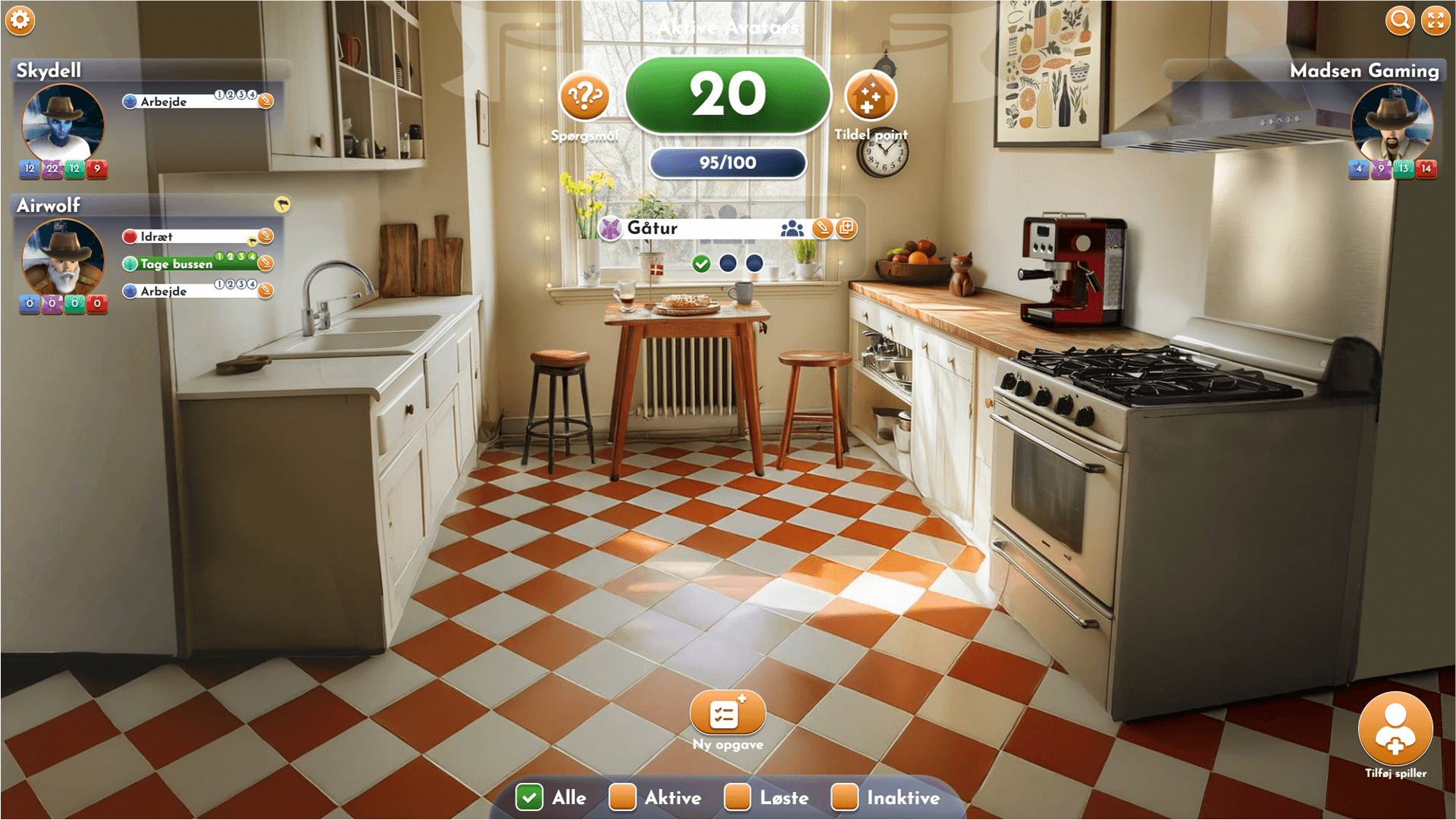
Task: Select Skydell's avatar portrait
Action: point(63,124)
